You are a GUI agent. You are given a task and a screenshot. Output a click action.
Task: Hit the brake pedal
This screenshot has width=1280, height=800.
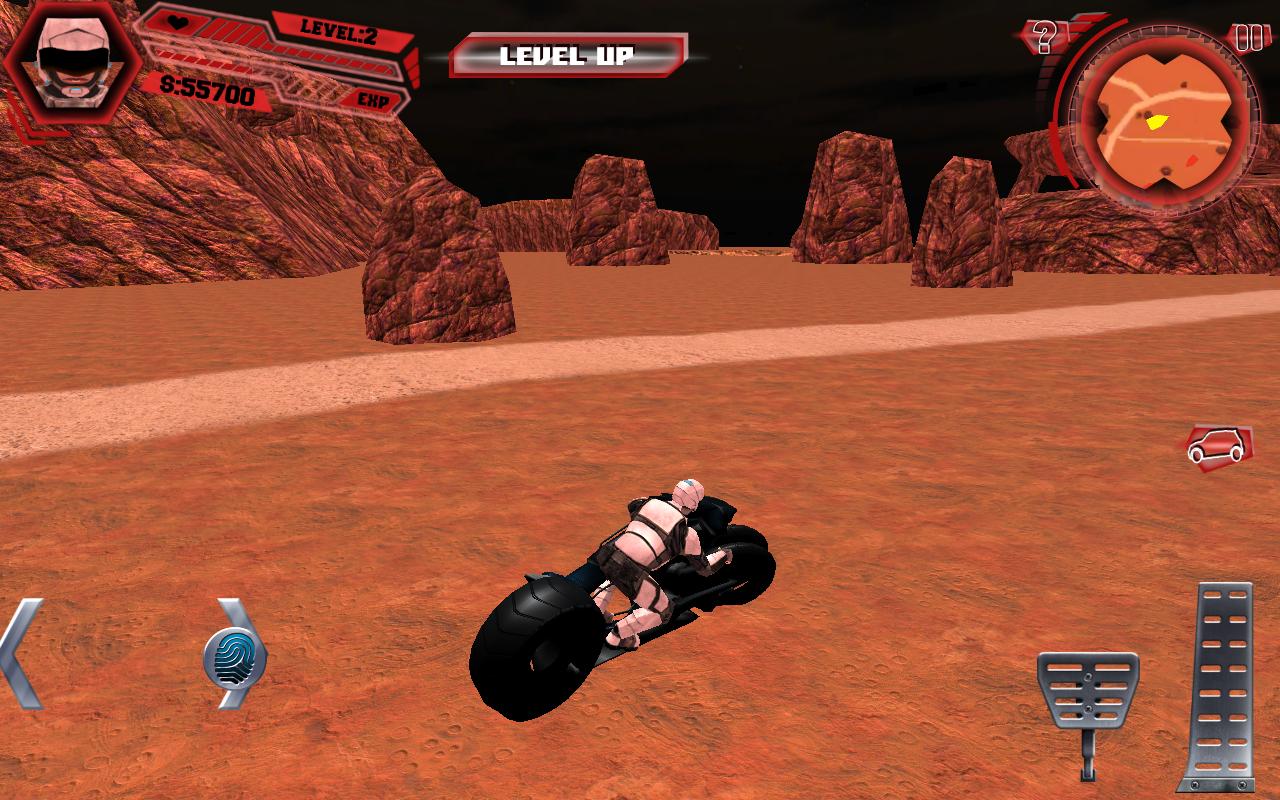tap(1088, 692)
